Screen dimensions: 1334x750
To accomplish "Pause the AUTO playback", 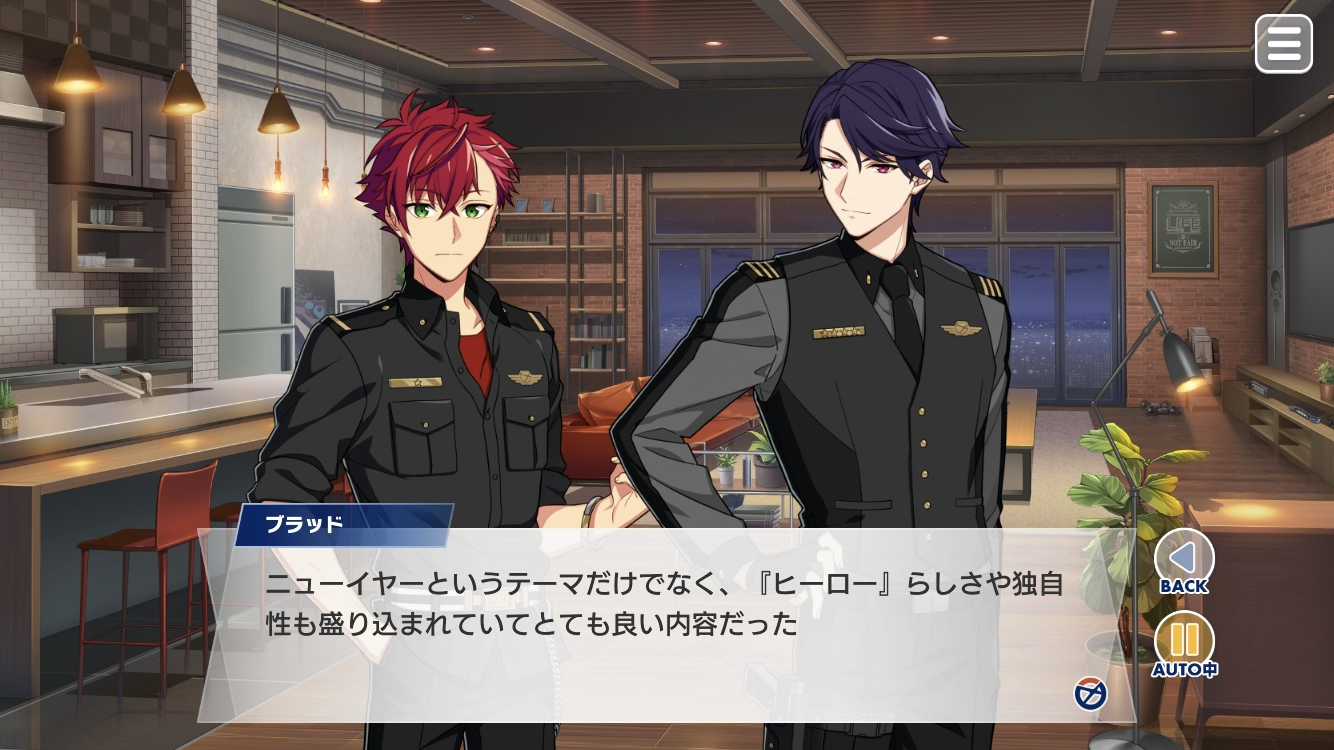I will [x=1184, y=642].
